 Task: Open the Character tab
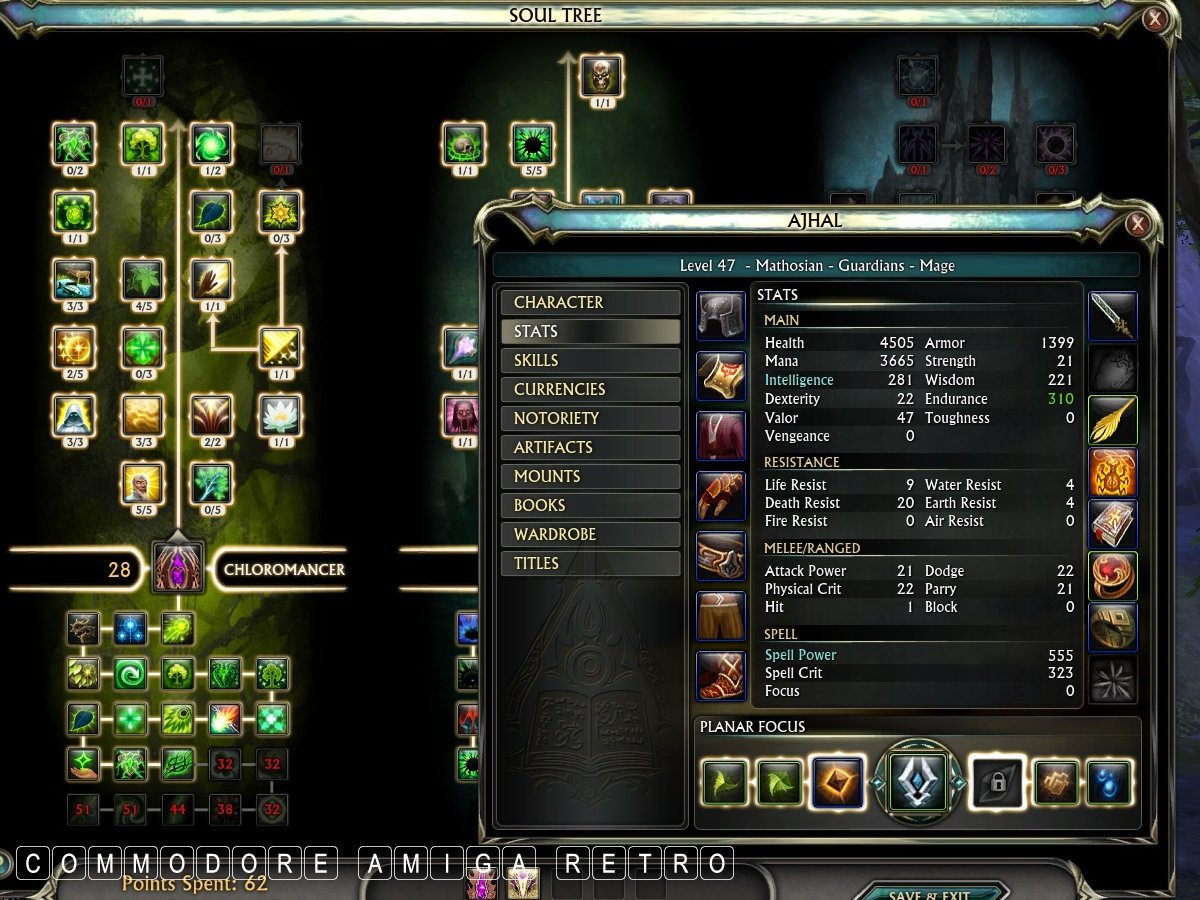590,302
